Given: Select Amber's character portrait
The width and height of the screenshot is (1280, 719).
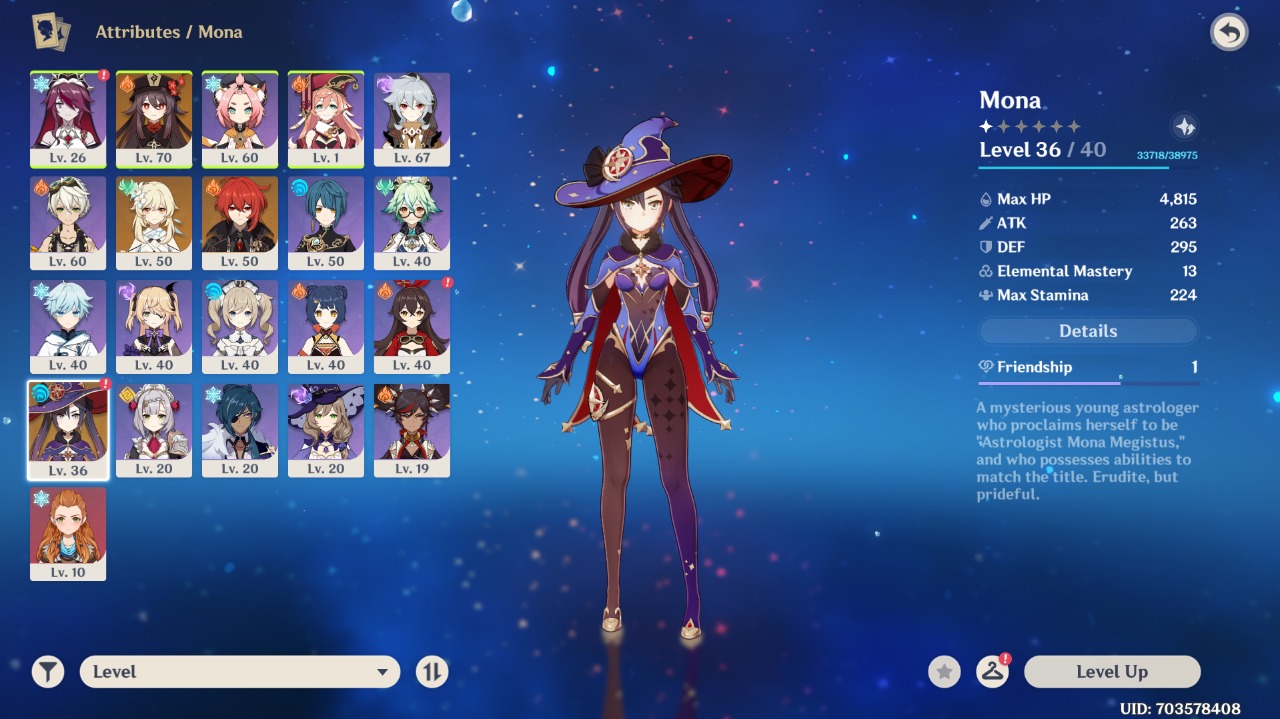Looking at the screenshot, I should click(412, 326).
